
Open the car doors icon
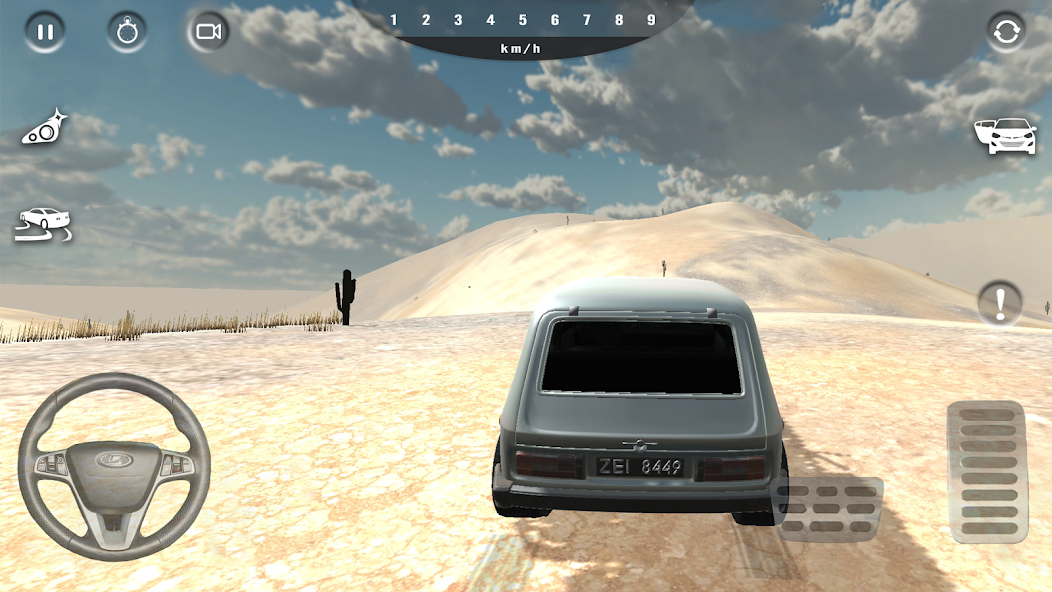click(1004, 136)
